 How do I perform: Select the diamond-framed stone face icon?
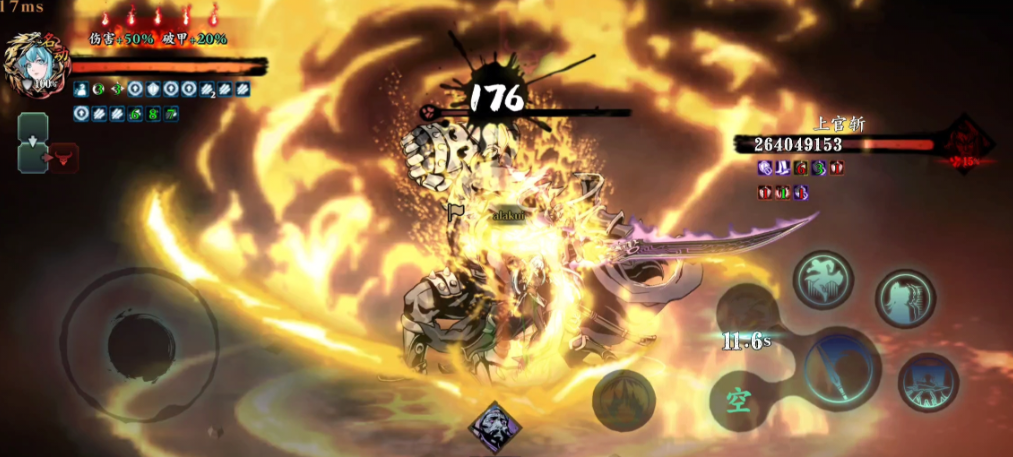(x=495, y=427)
